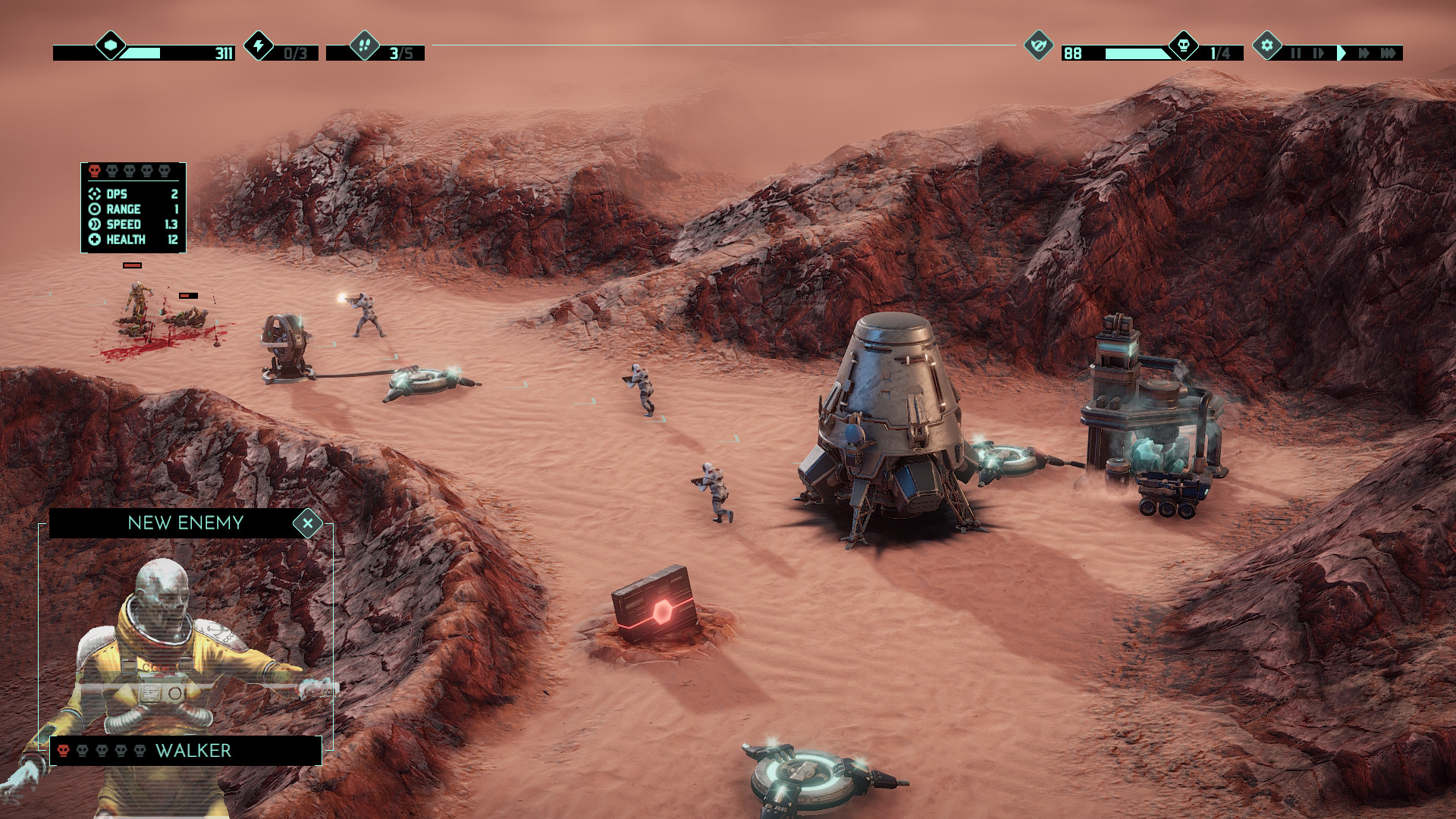Image resolution: width=1456 pixels, height=819 pixels.
Task: Click the HEALTH cross icon in enemy panel
Action: 95,238
